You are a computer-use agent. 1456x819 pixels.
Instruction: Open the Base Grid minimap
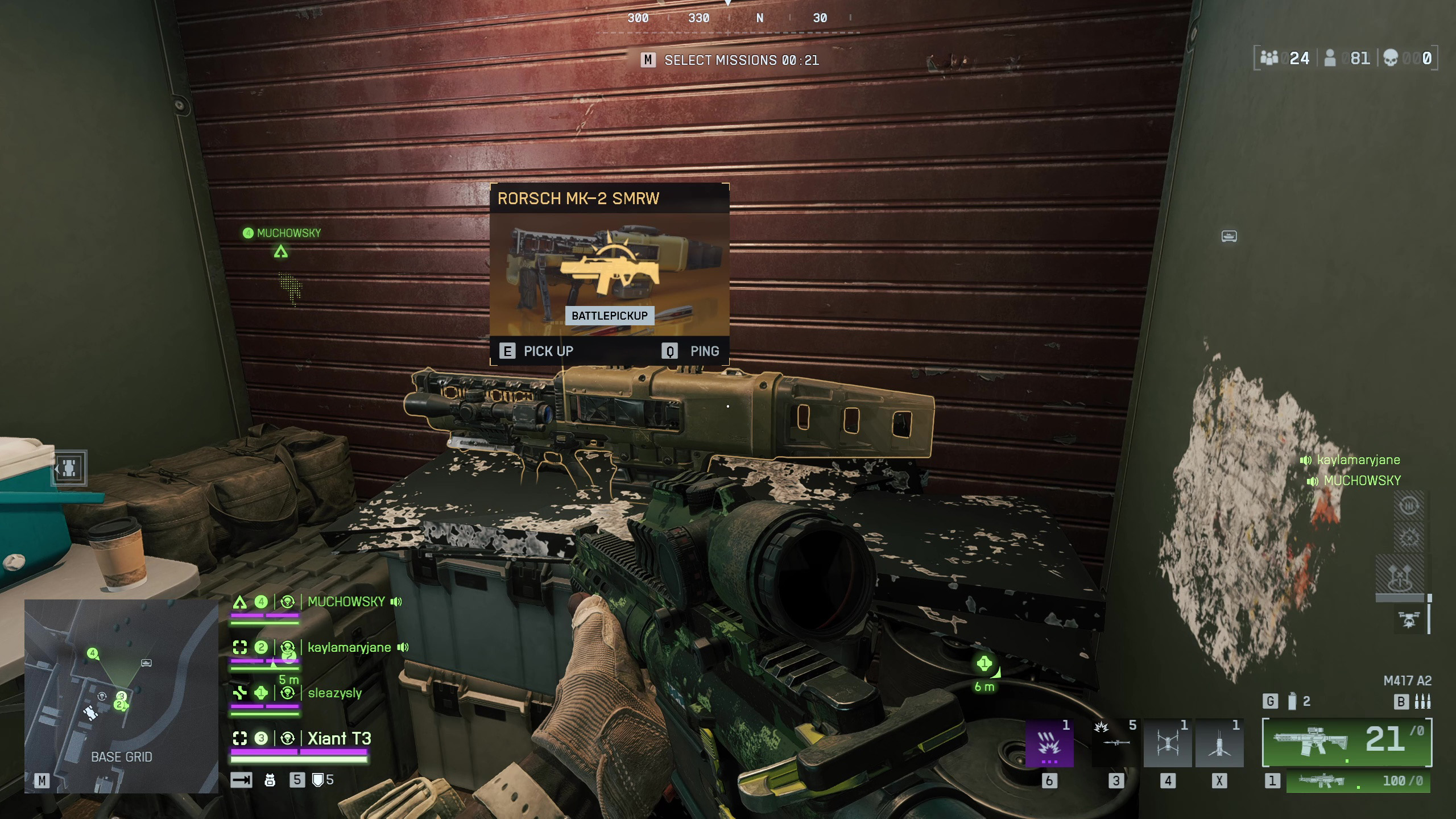click(x=121, y=695)
